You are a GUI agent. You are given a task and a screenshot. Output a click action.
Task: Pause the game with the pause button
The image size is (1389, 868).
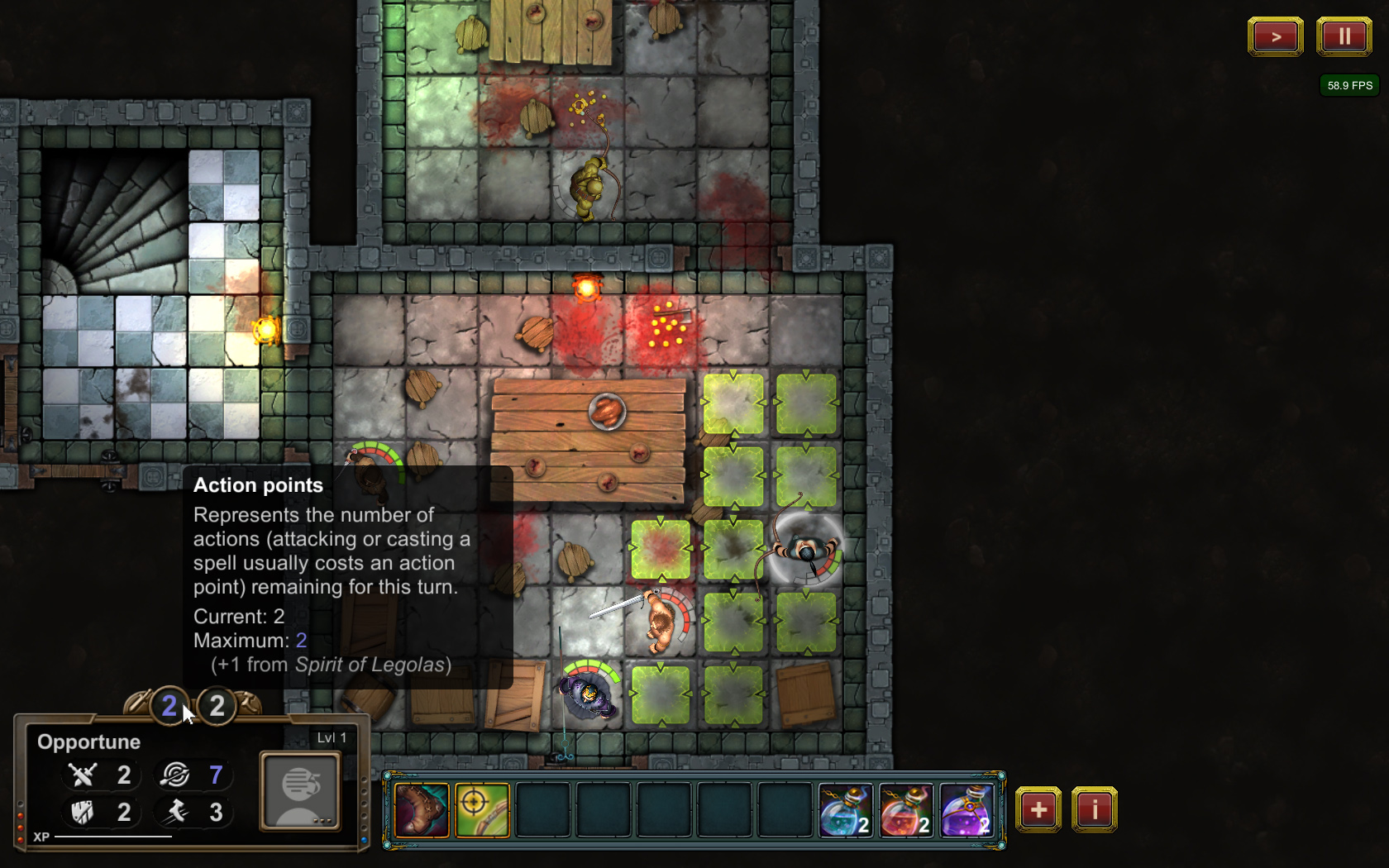(1344, 37)
